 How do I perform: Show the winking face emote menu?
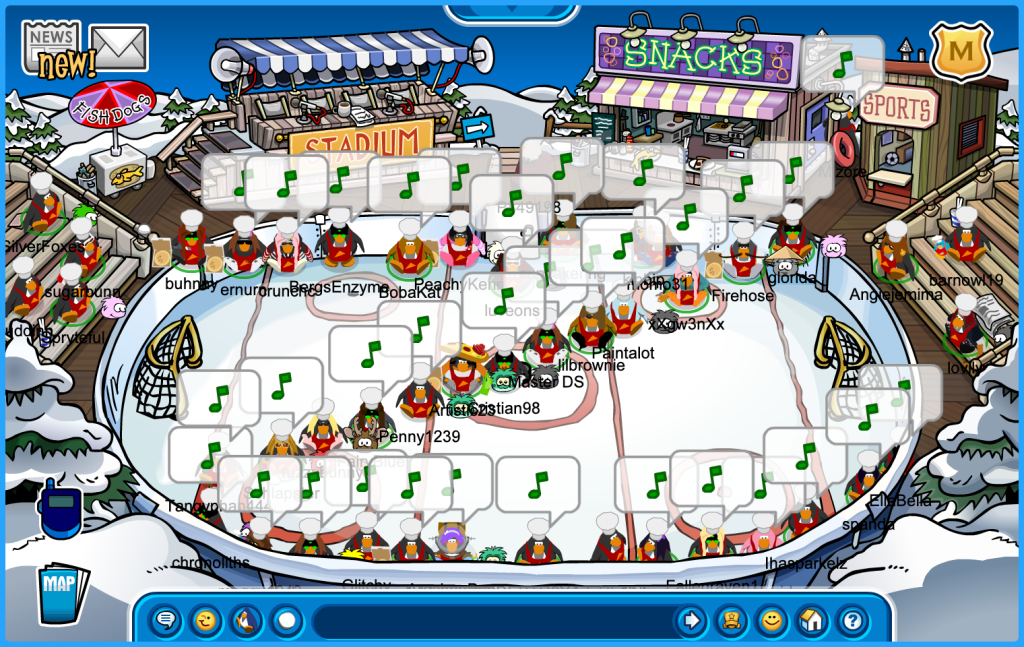[x=206, y=621]
